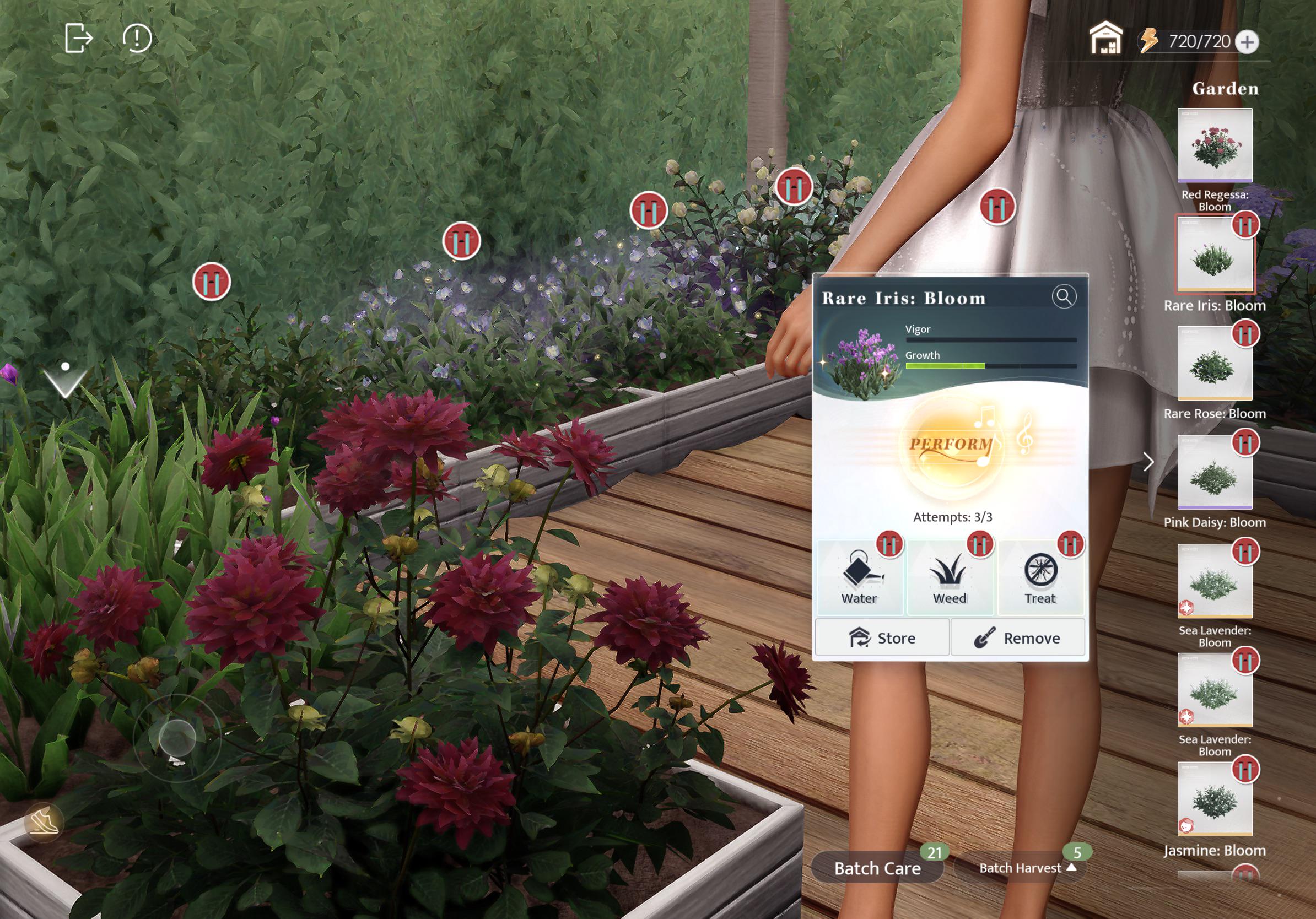
Task: Select the Jasmine: Bloom thumbnail
Action: click(x=1215, y=799)
